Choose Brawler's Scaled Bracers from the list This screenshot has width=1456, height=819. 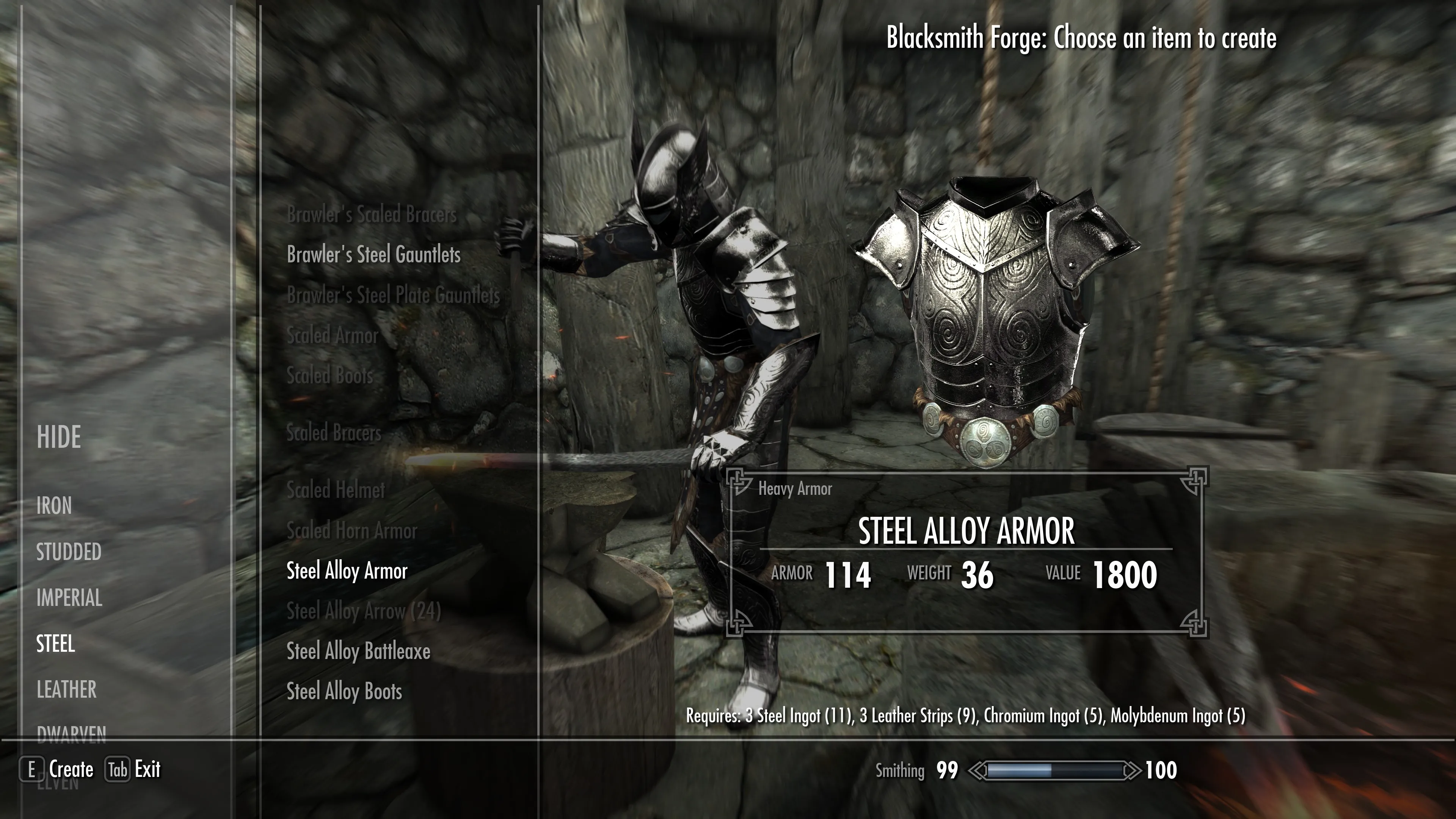(x=371, y=214)
